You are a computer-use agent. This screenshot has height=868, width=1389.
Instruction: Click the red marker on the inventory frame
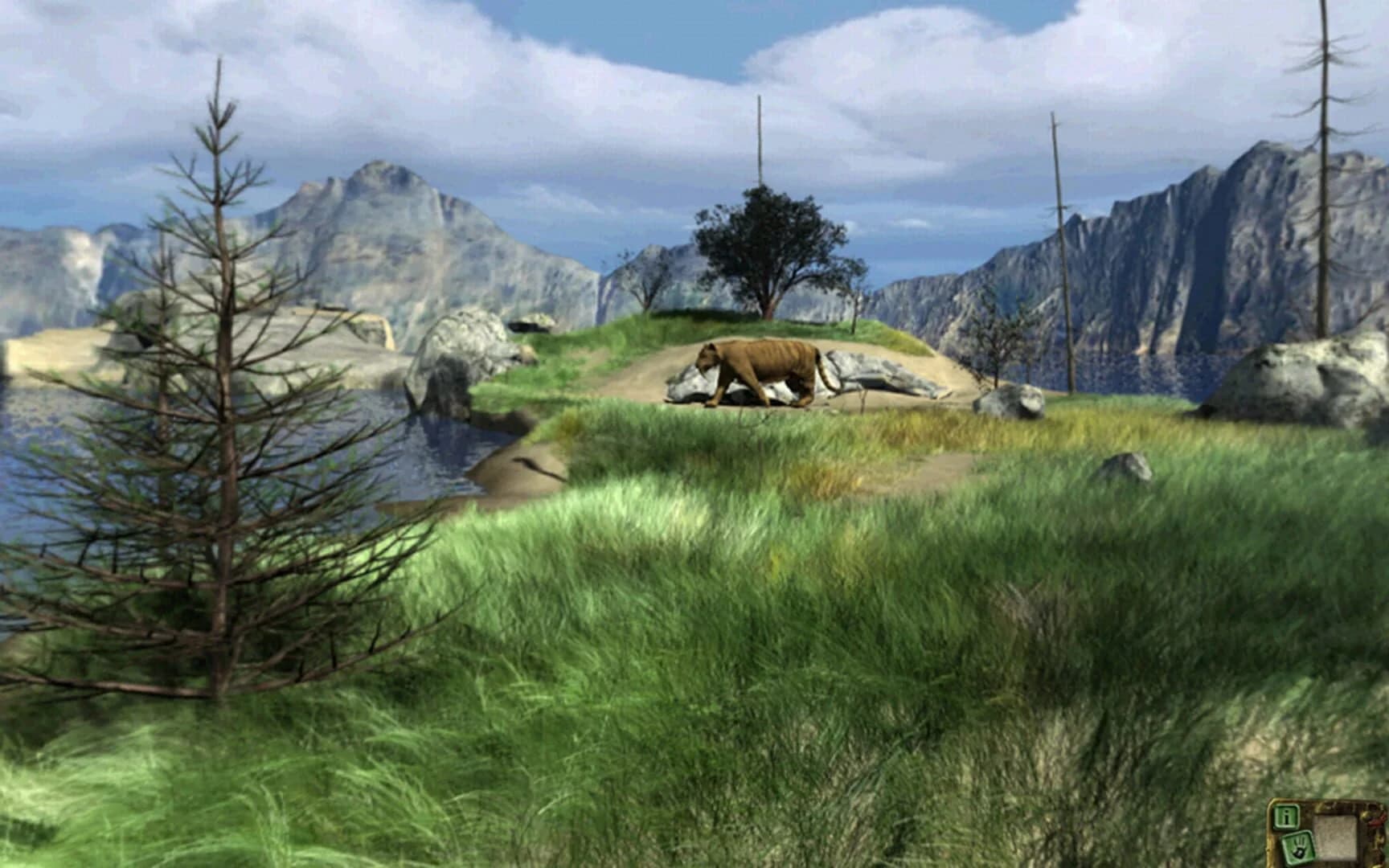click(x=1375, y=821)
